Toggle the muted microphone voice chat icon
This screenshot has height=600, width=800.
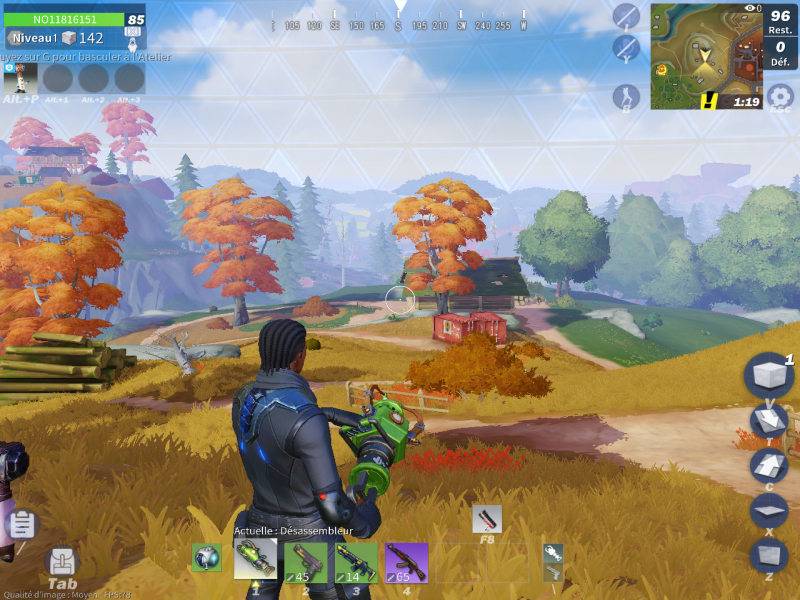(x=626, y=48)
